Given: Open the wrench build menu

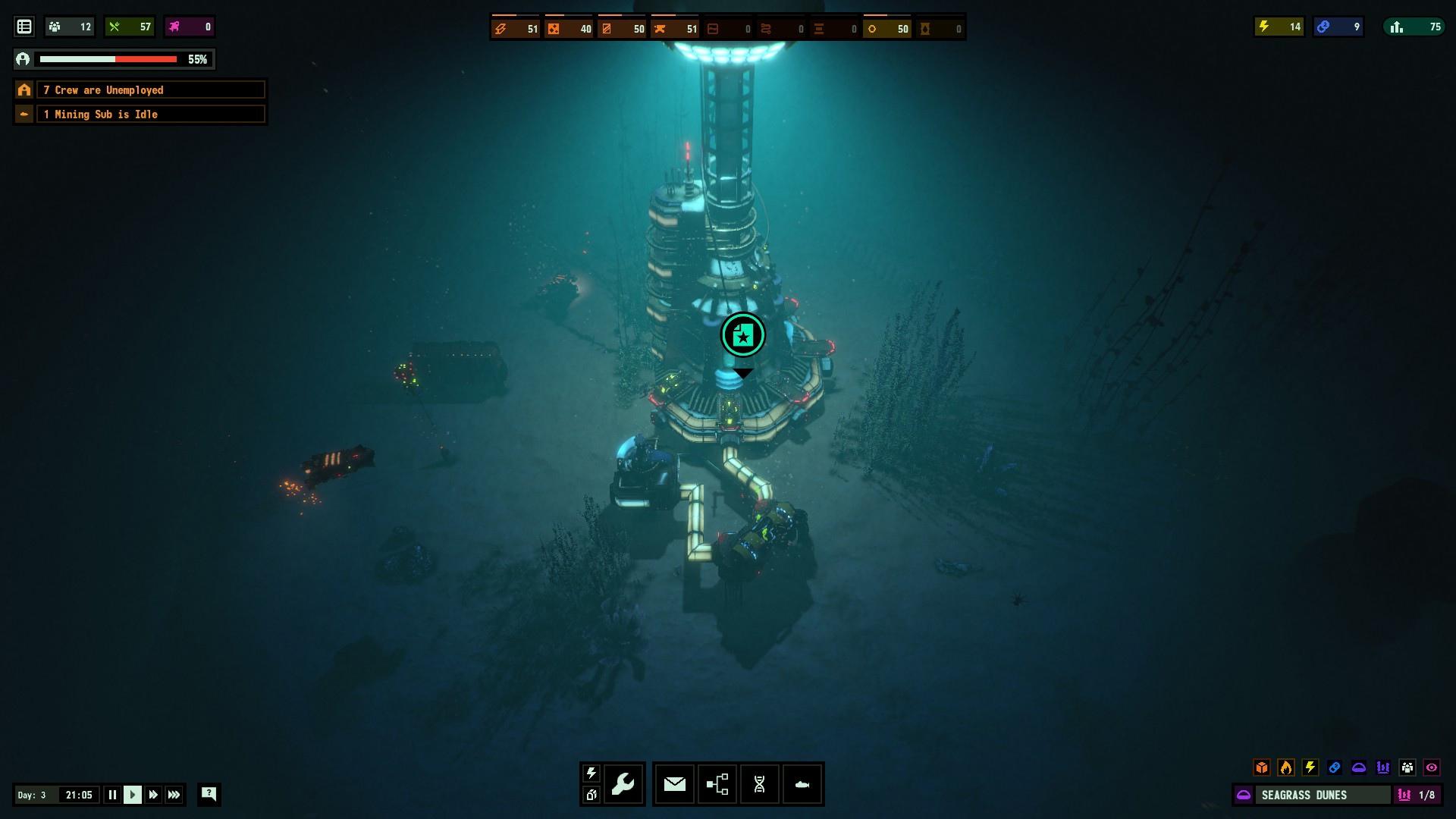Looking at the screenshot, I should [x=623, y=784].
